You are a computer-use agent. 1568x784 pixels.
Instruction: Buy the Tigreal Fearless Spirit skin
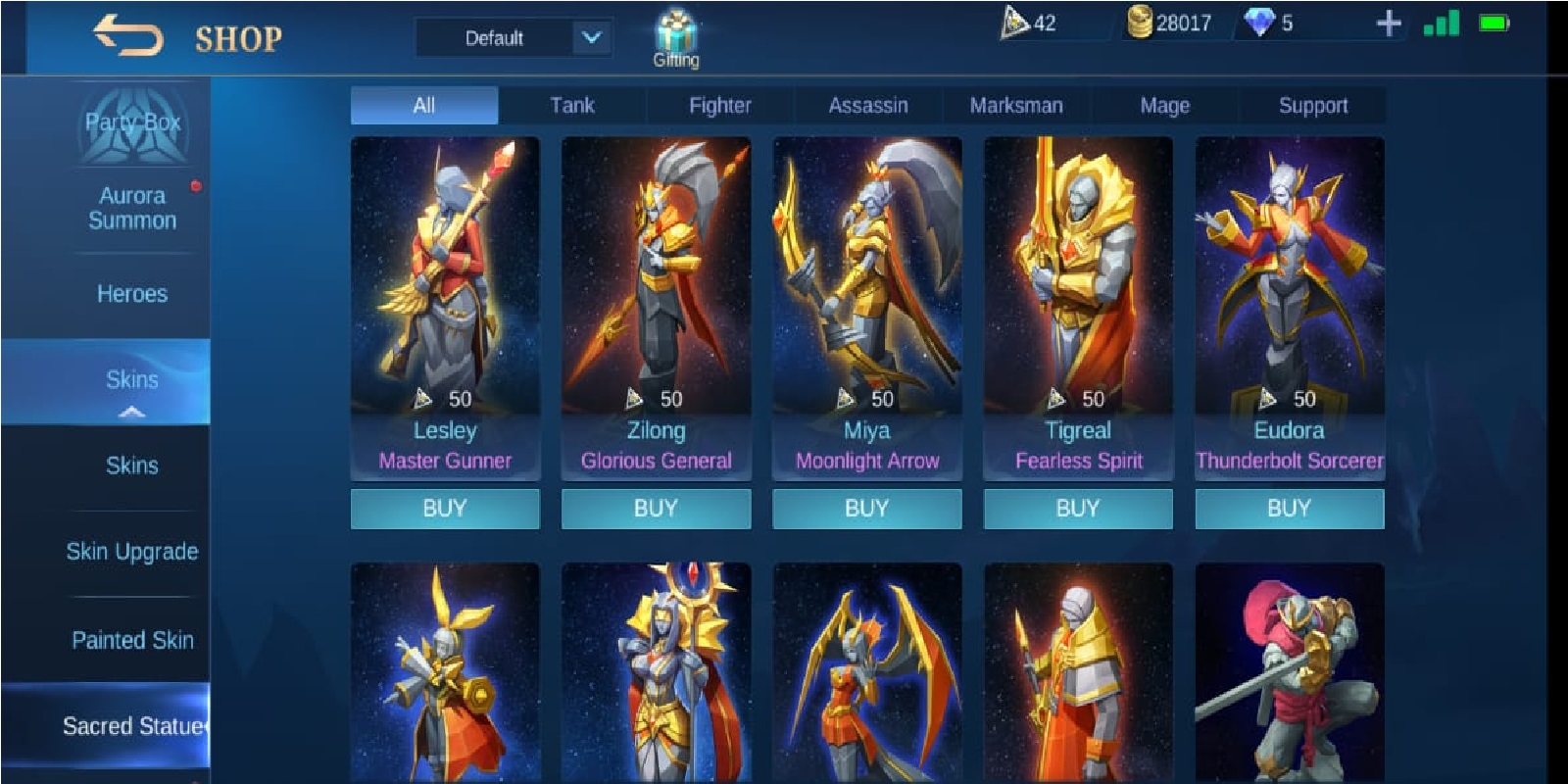(1078, 508)
